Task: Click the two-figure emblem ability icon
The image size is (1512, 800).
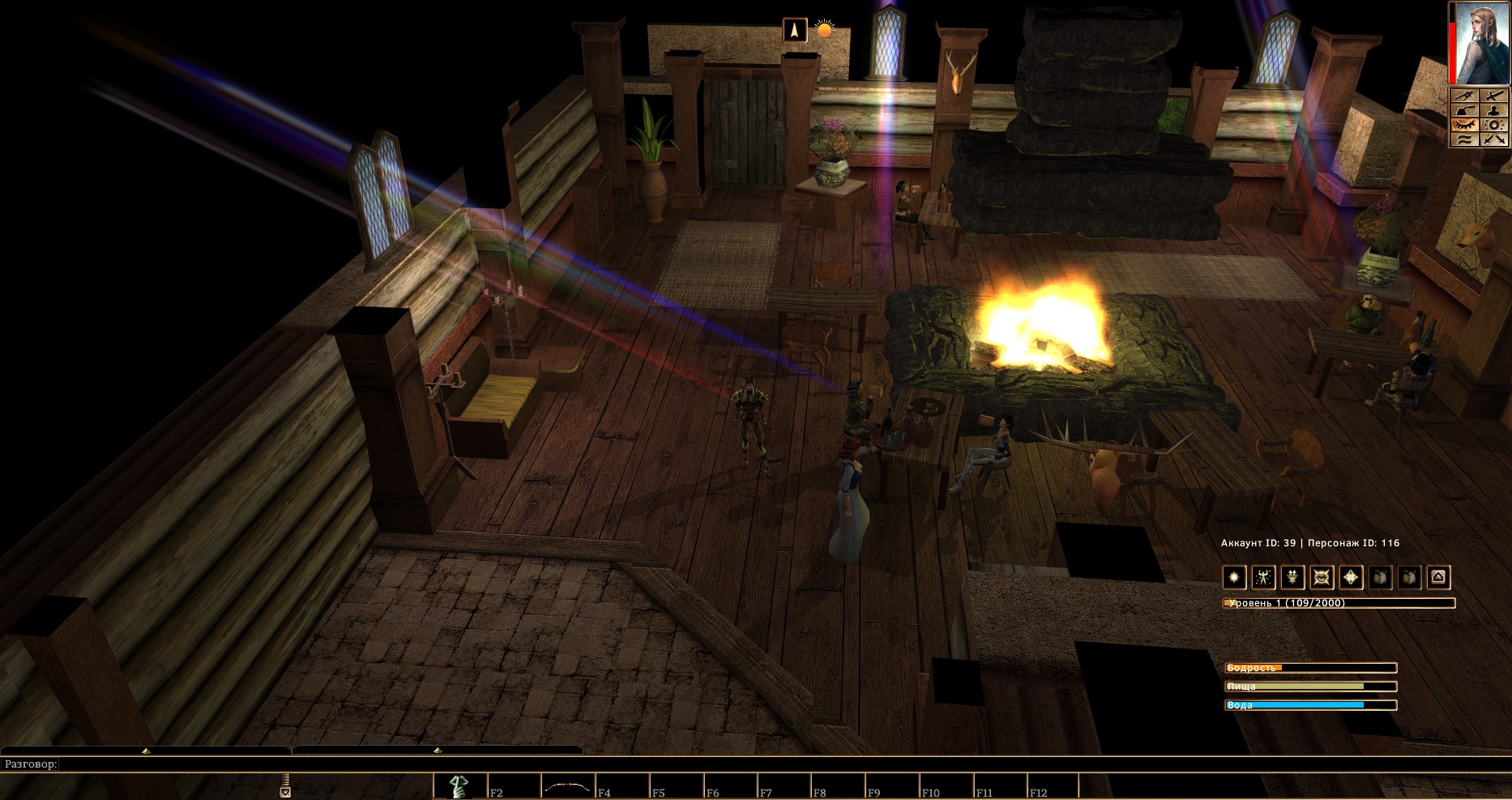Action: pos(1292,577)
